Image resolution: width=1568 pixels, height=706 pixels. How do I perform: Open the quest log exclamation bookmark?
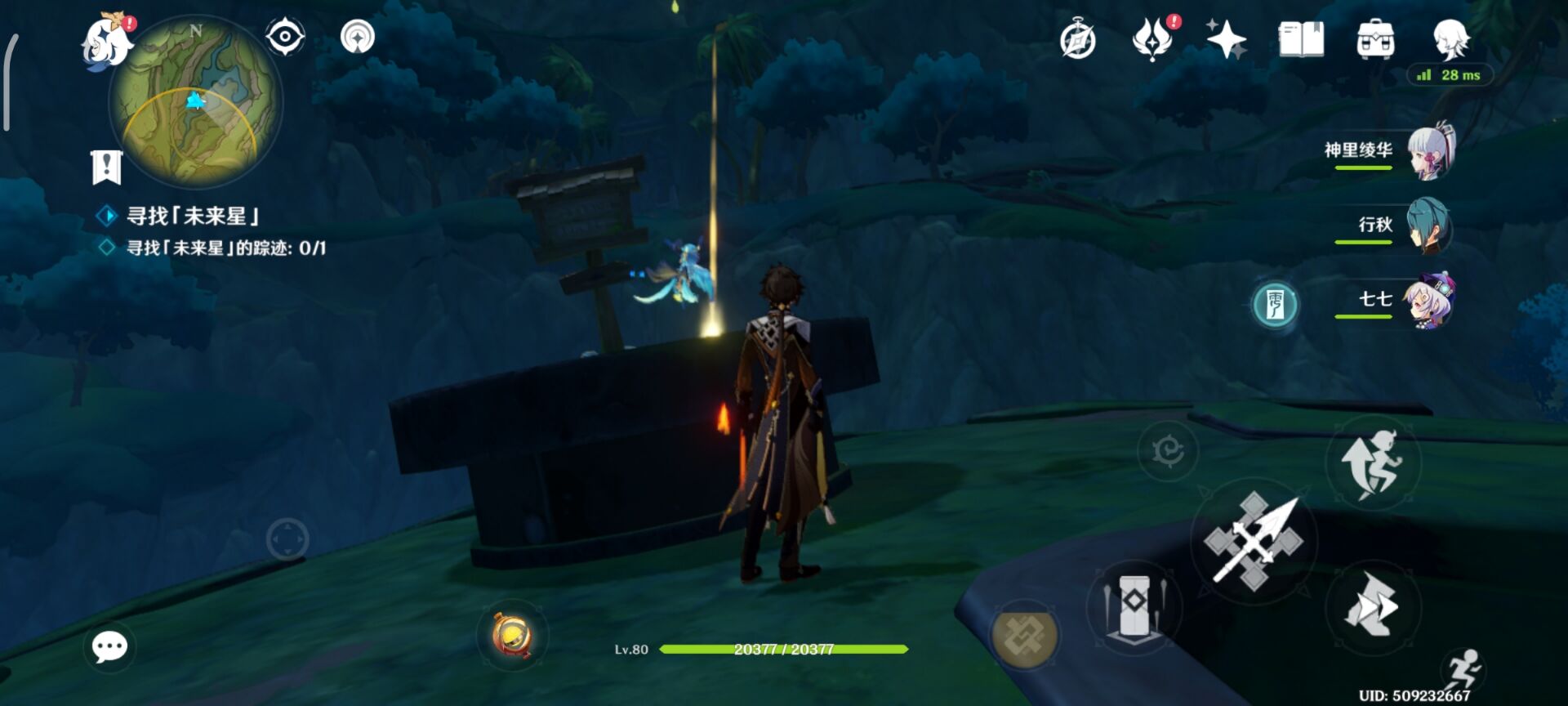[106, 168]
